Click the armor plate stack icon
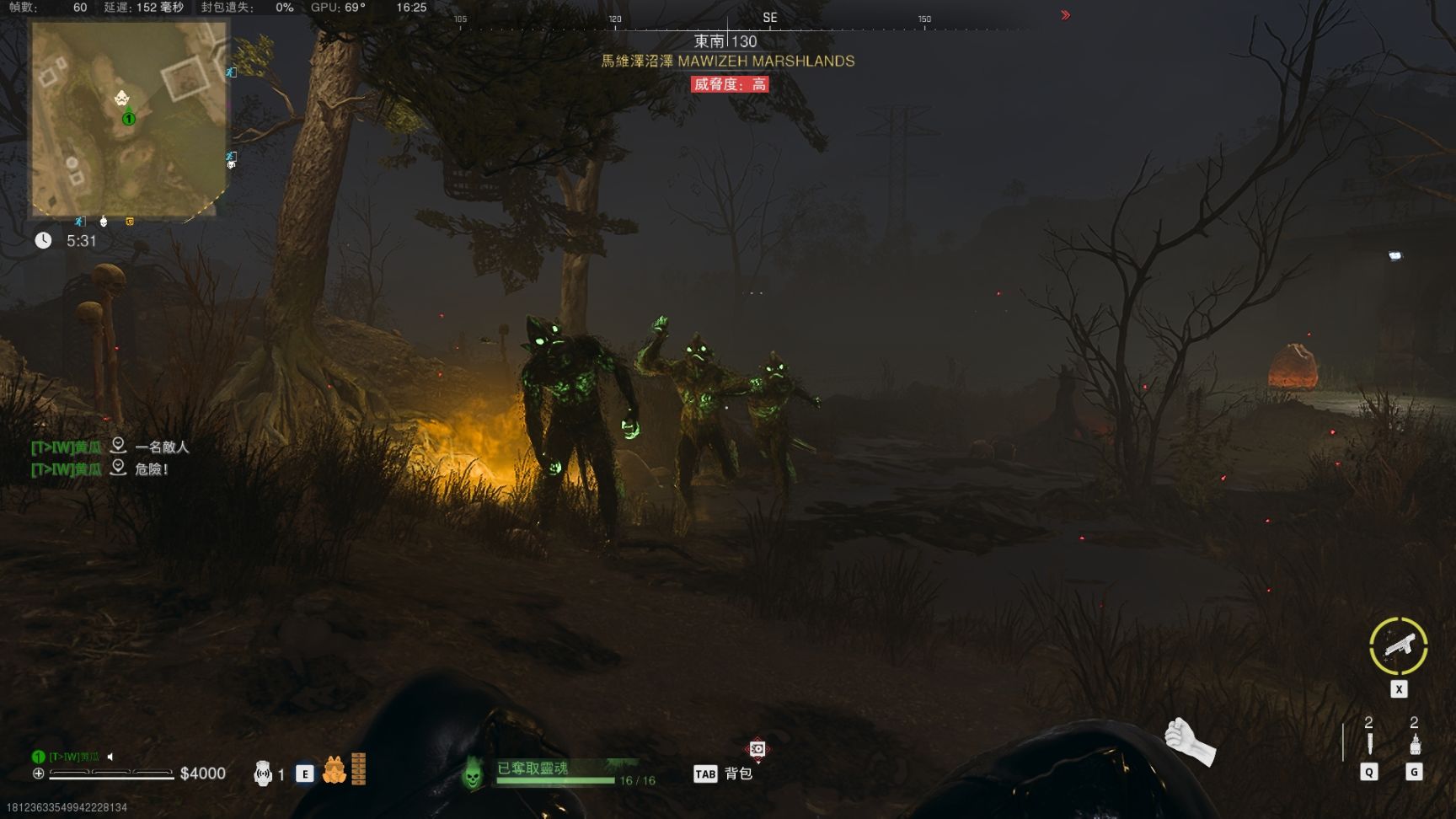 (359, 768)
